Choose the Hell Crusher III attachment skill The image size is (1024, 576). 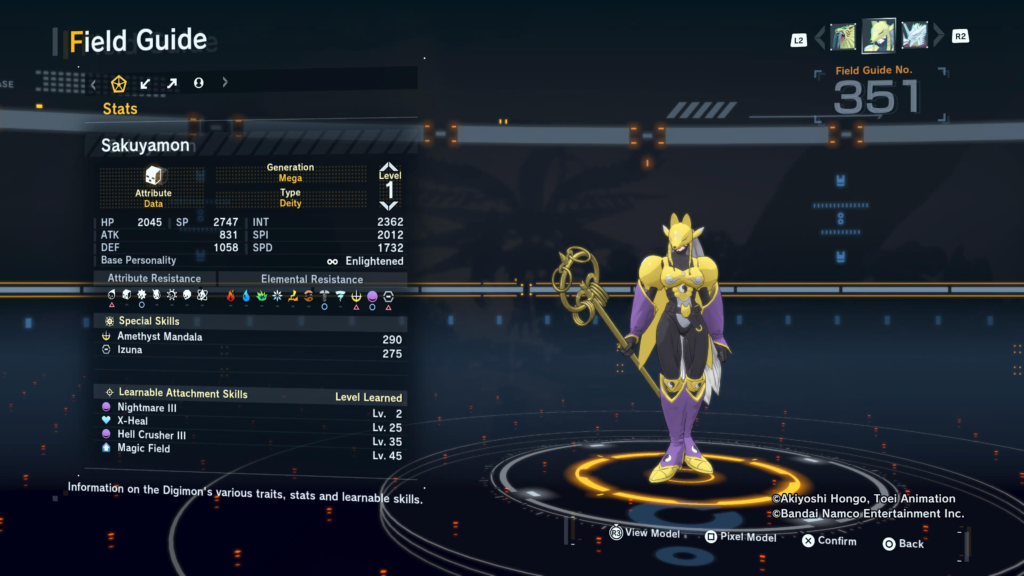click(x=152, y=435)
